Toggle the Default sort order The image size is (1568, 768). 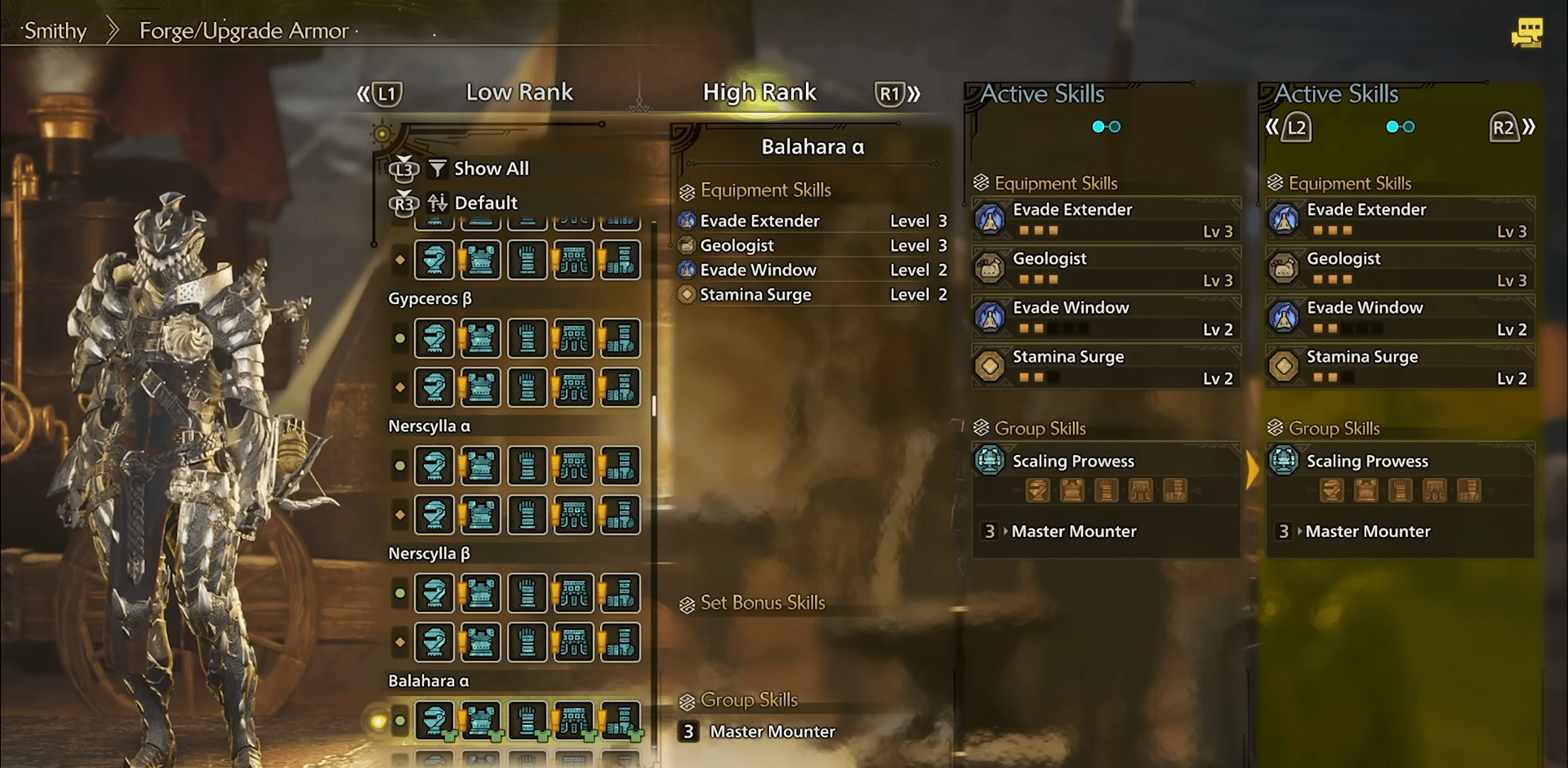click(486, 203)
